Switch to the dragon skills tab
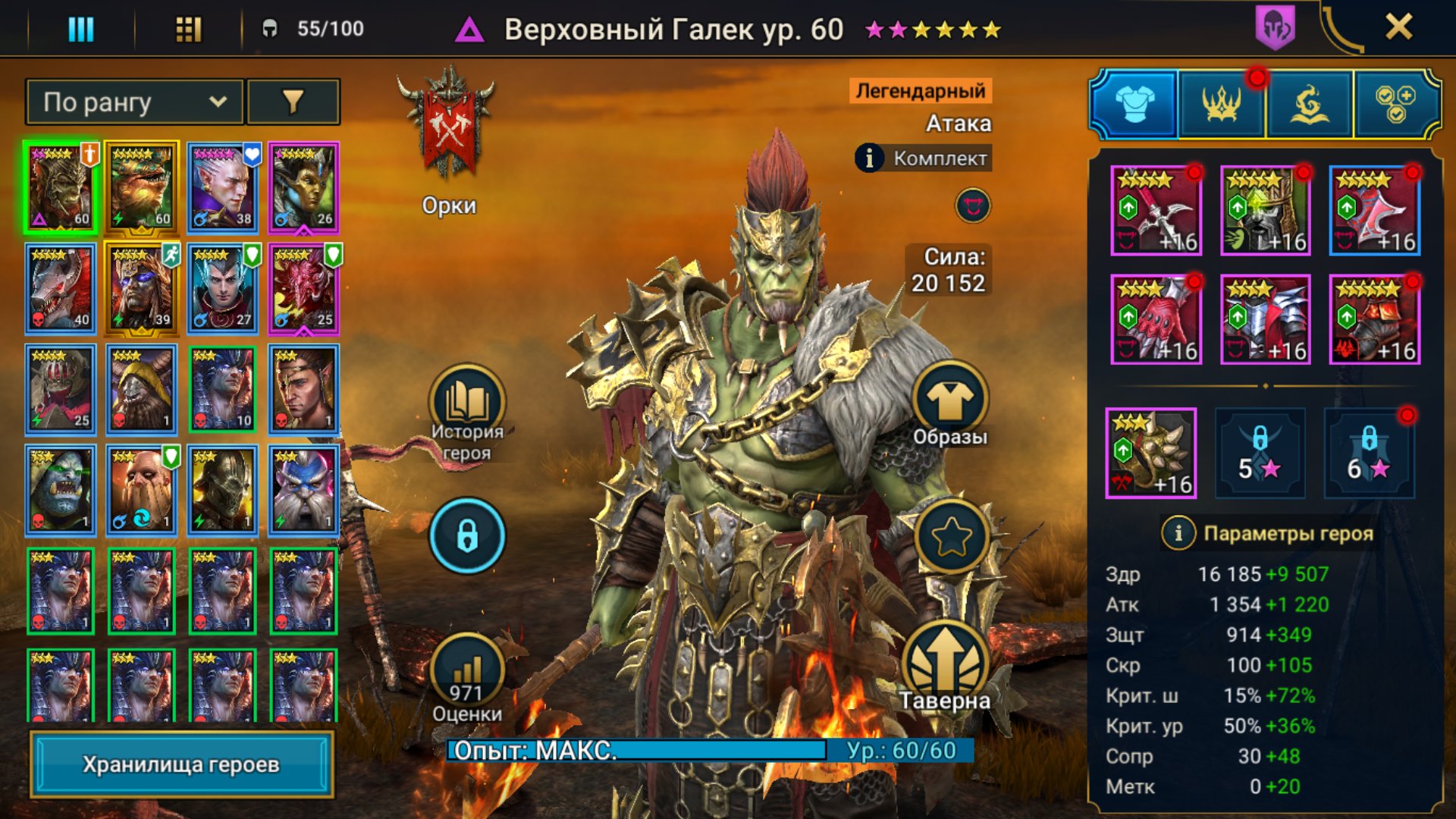The width and height of the screenshot is (1456, 819). click(x=1309, y=104)
